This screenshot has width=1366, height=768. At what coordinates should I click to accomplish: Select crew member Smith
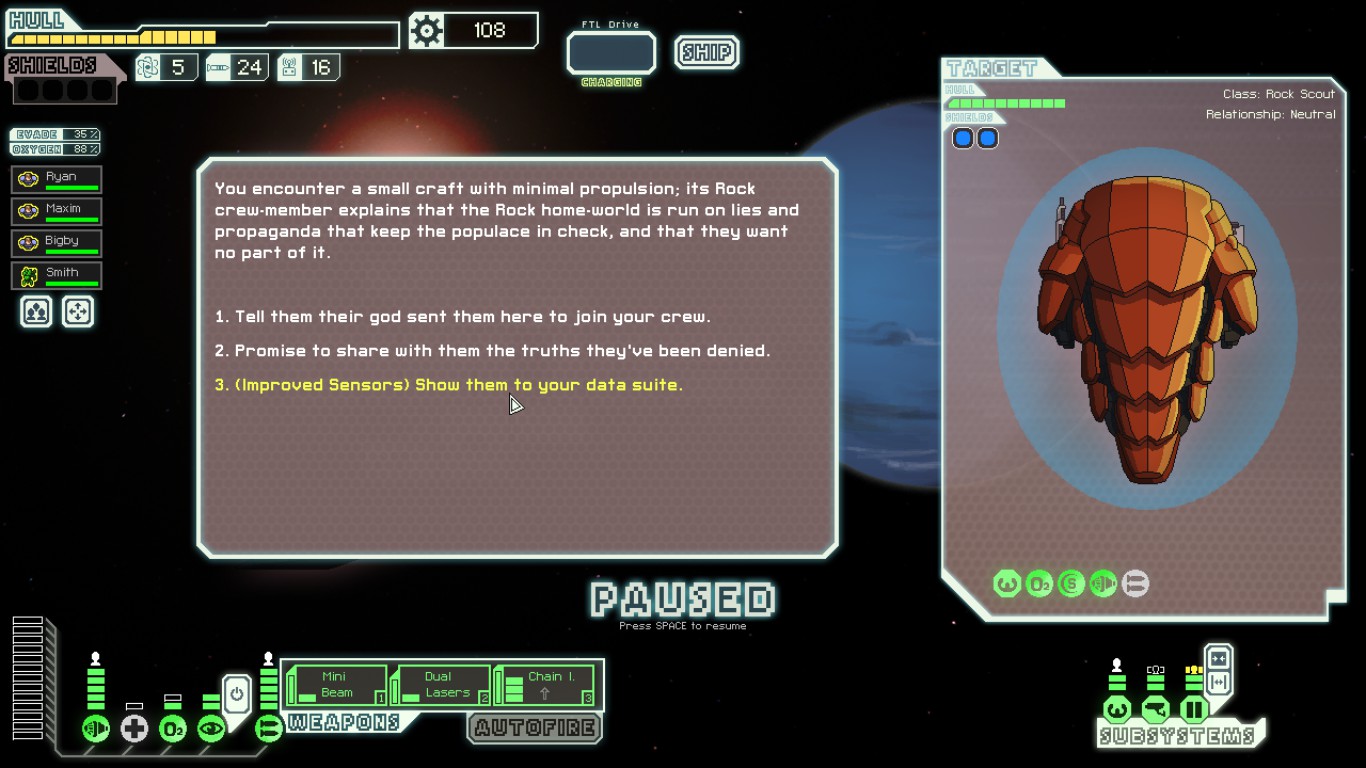point(57,276)
